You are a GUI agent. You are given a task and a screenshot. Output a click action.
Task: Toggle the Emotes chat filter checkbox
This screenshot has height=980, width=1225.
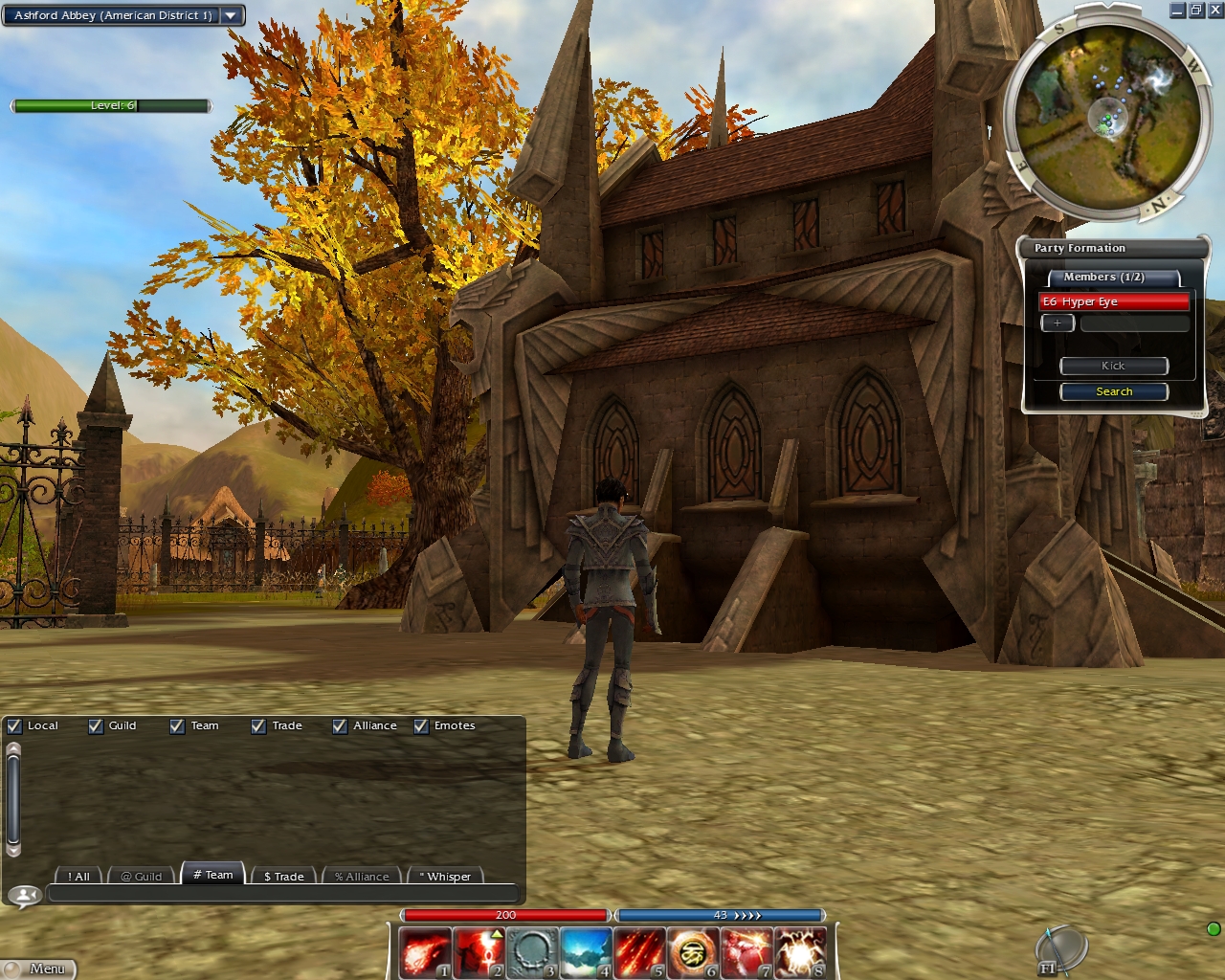point(421,726)
